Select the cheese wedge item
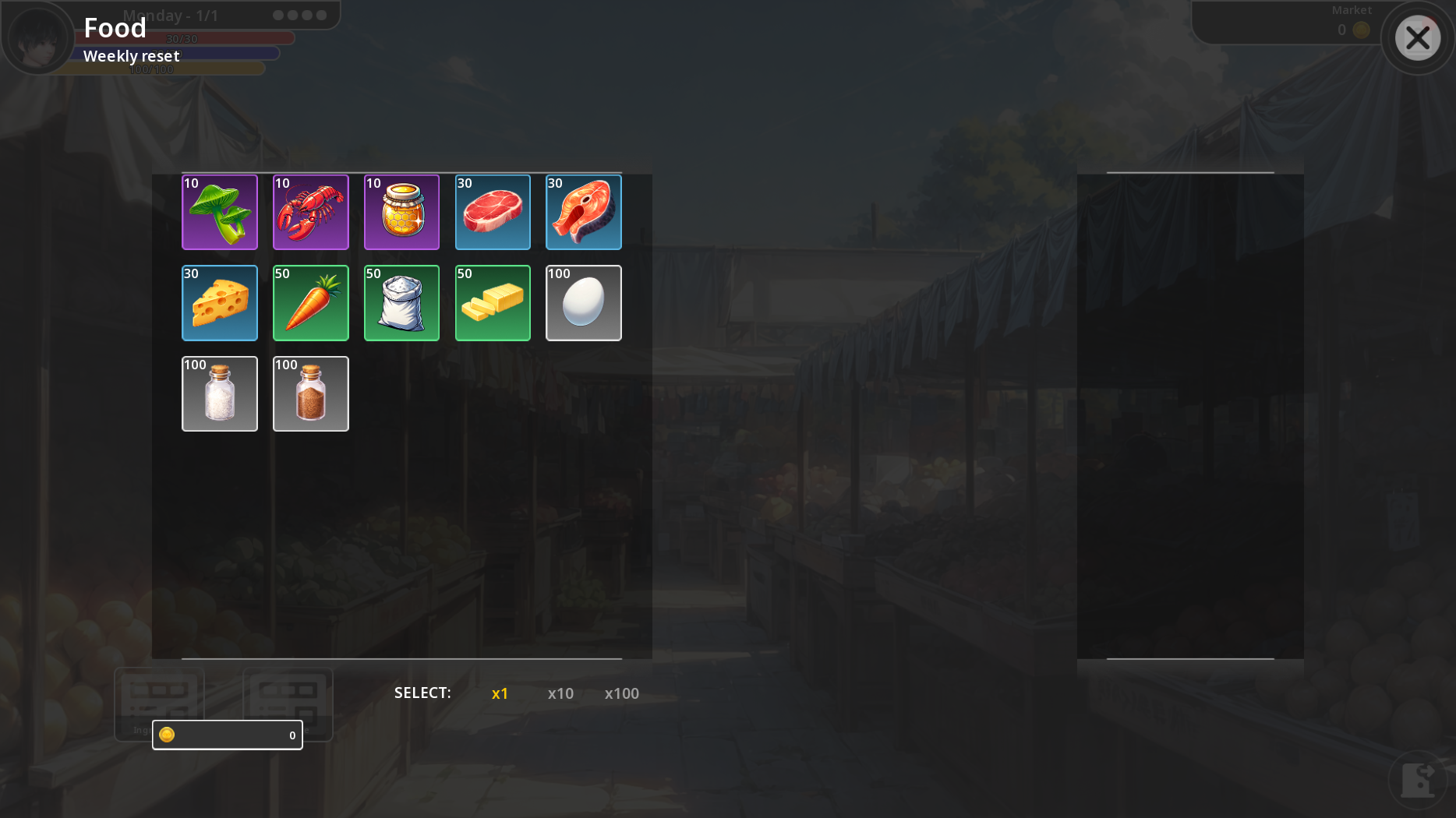 [220, 303]
